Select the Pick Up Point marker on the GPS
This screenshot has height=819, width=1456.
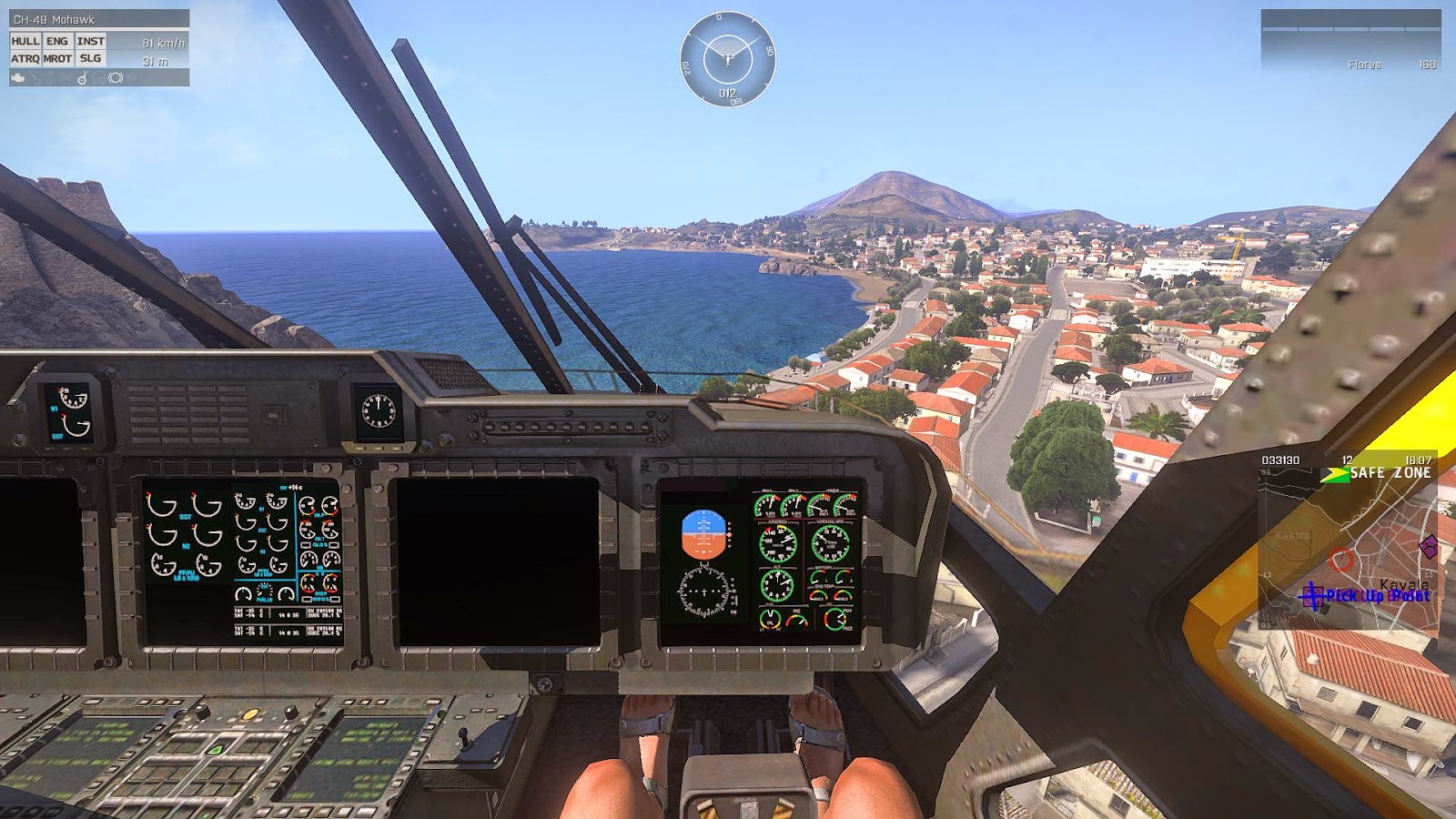pos(1312,597)
